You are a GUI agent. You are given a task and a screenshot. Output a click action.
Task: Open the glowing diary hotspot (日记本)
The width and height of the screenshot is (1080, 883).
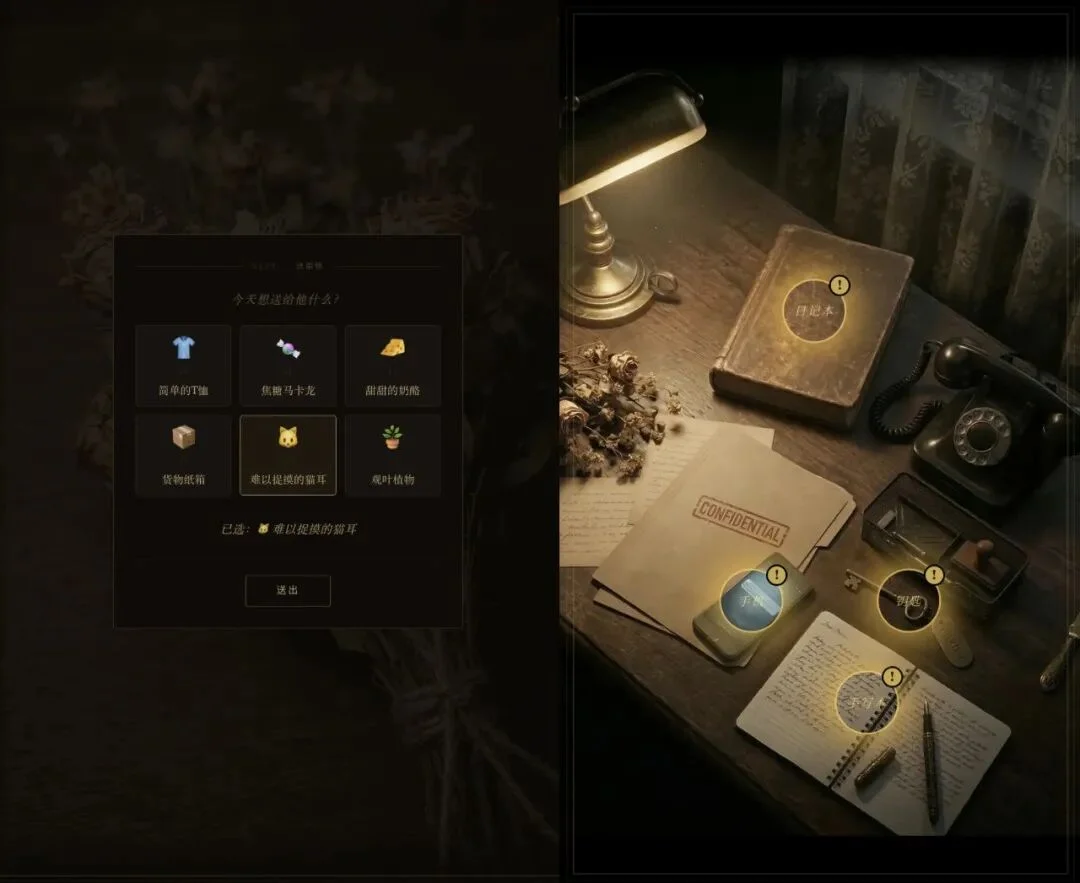point(814,310)
